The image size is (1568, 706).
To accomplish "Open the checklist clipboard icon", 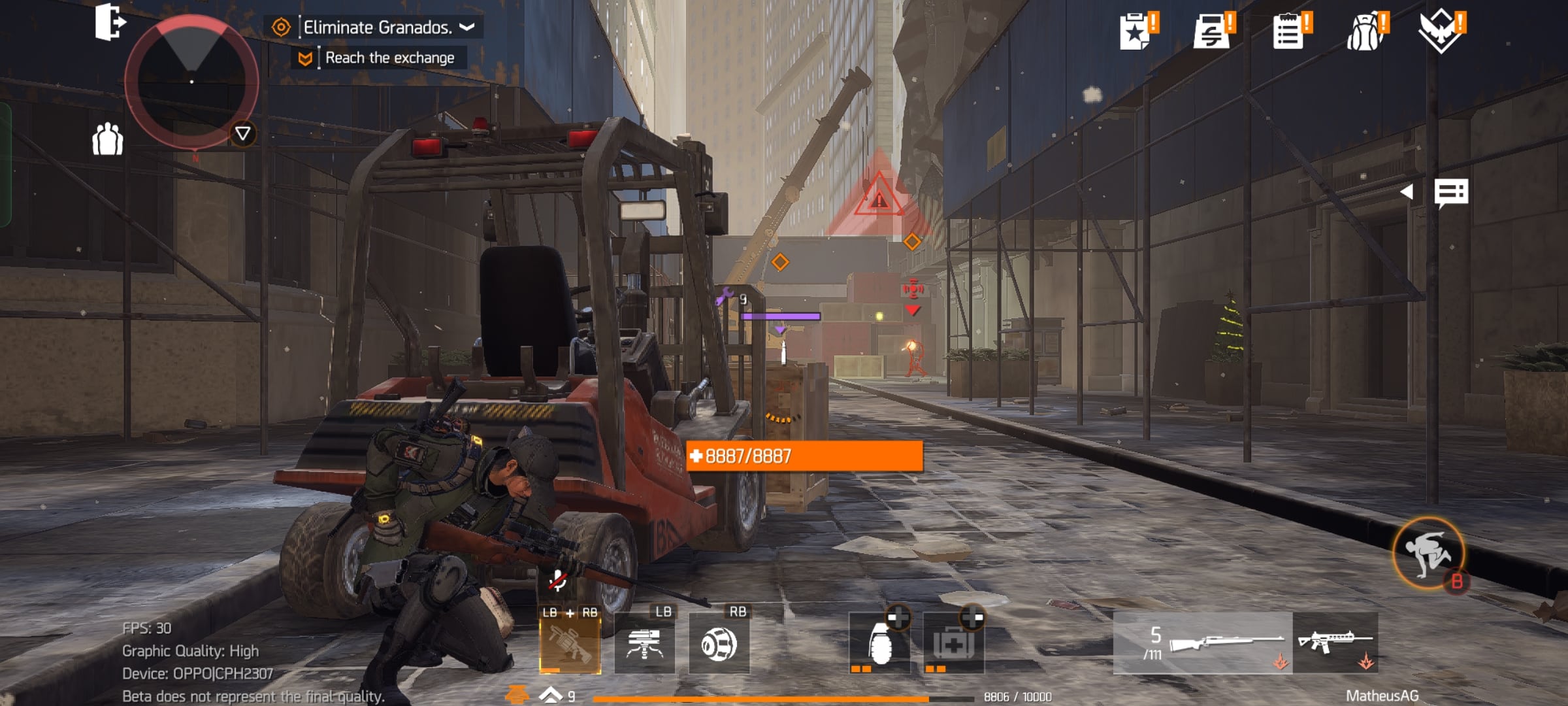I will [x=1289, y=31].
